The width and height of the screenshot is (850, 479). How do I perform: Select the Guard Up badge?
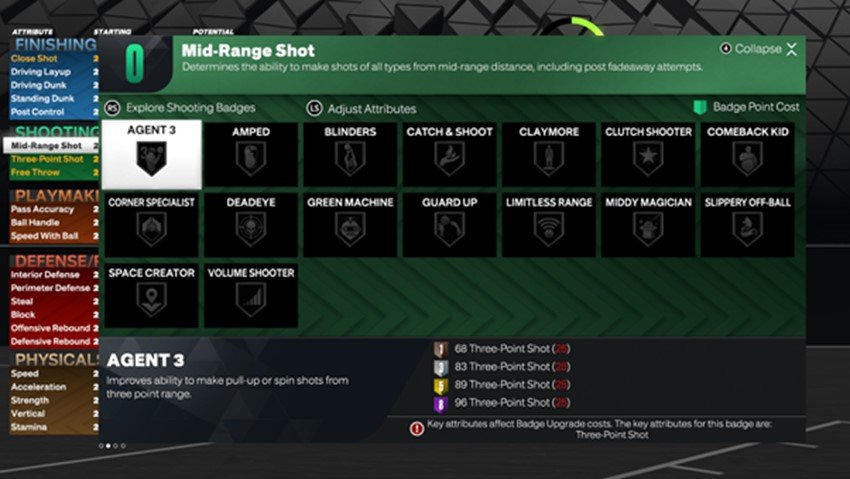449,225
